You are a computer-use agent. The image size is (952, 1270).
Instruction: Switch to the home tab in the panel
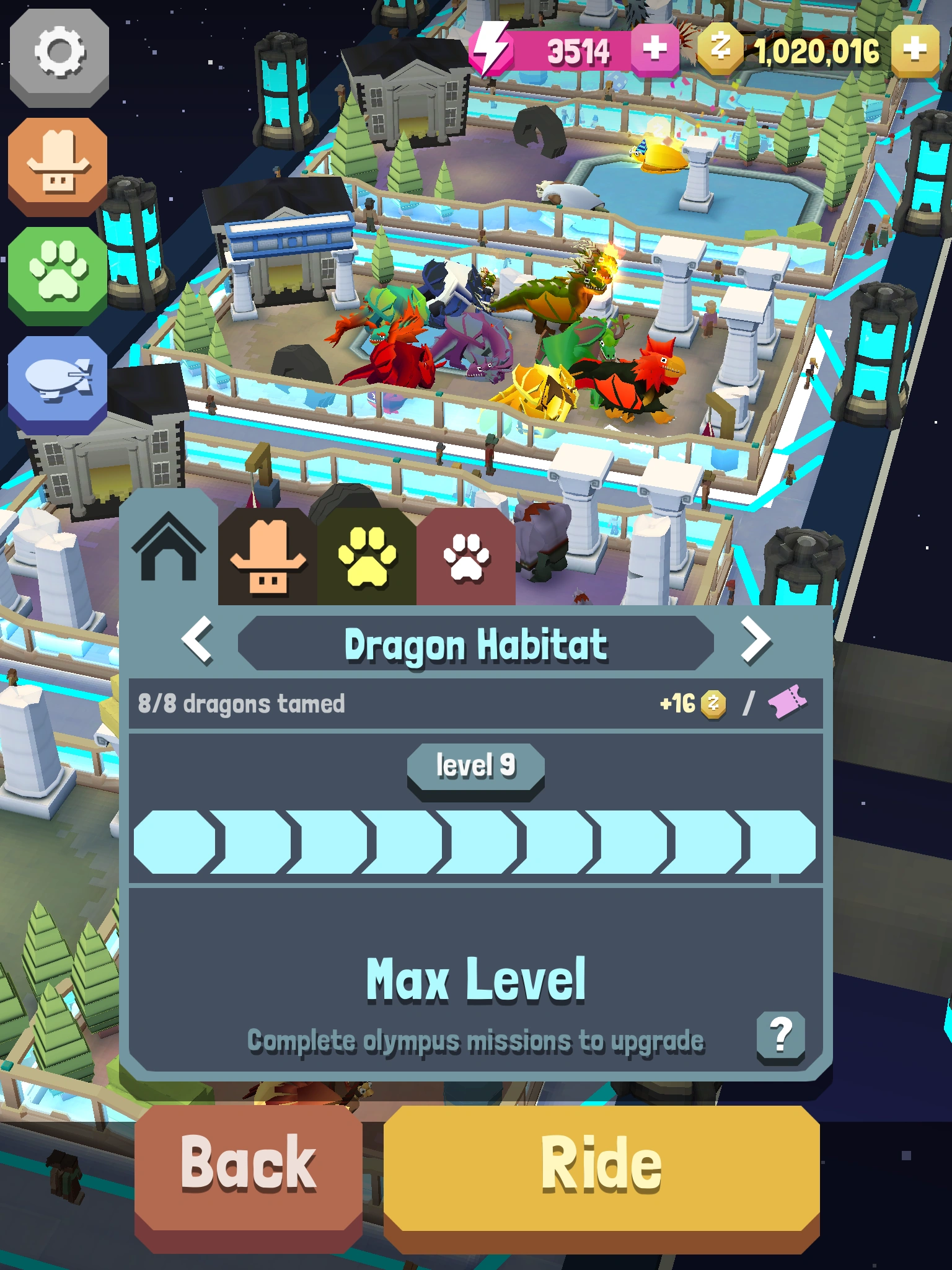click(x=169, y=552)
